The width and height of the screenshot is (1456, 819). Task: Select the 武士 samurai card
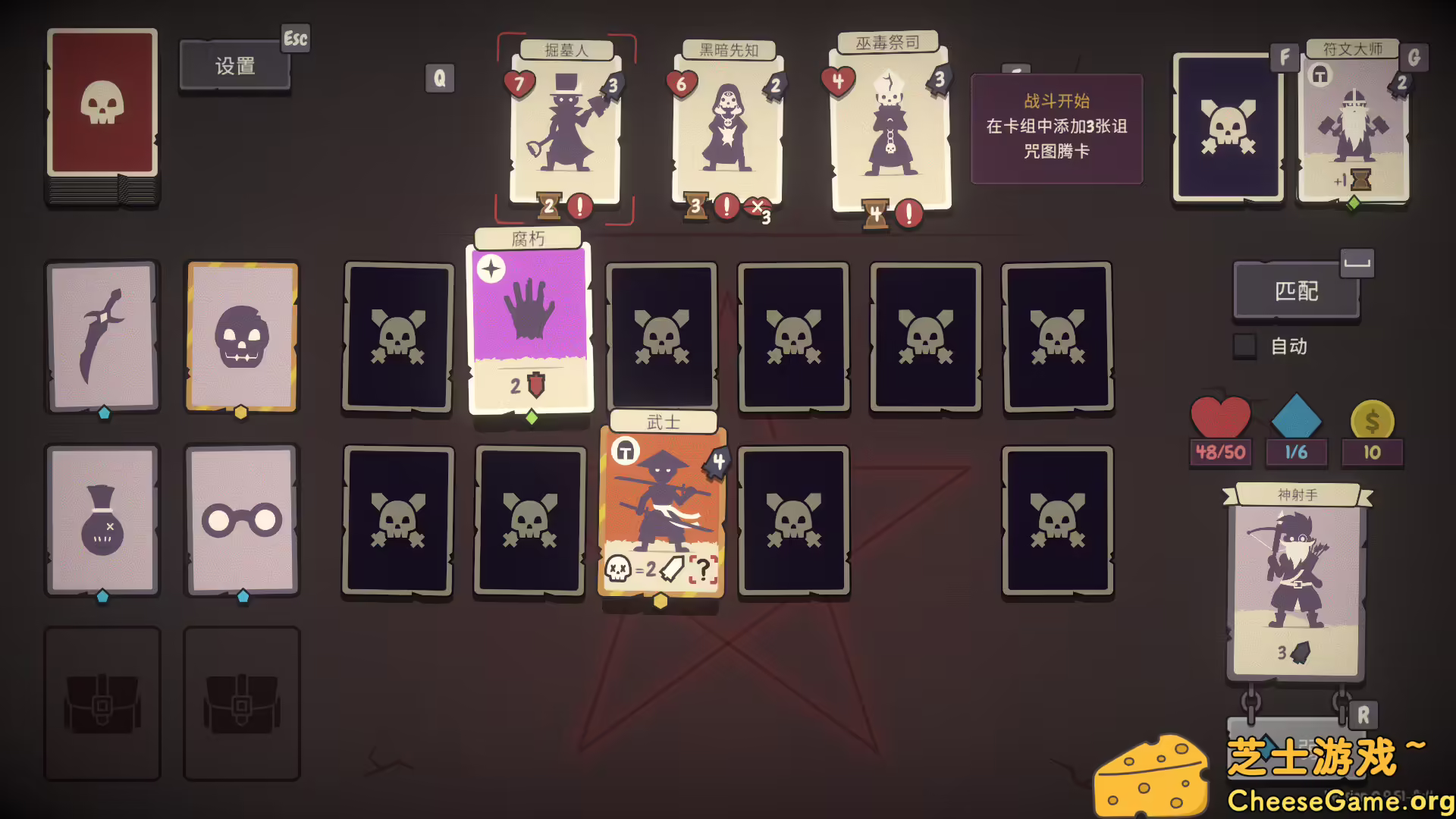pyautogui.click(x=661, y=512)
